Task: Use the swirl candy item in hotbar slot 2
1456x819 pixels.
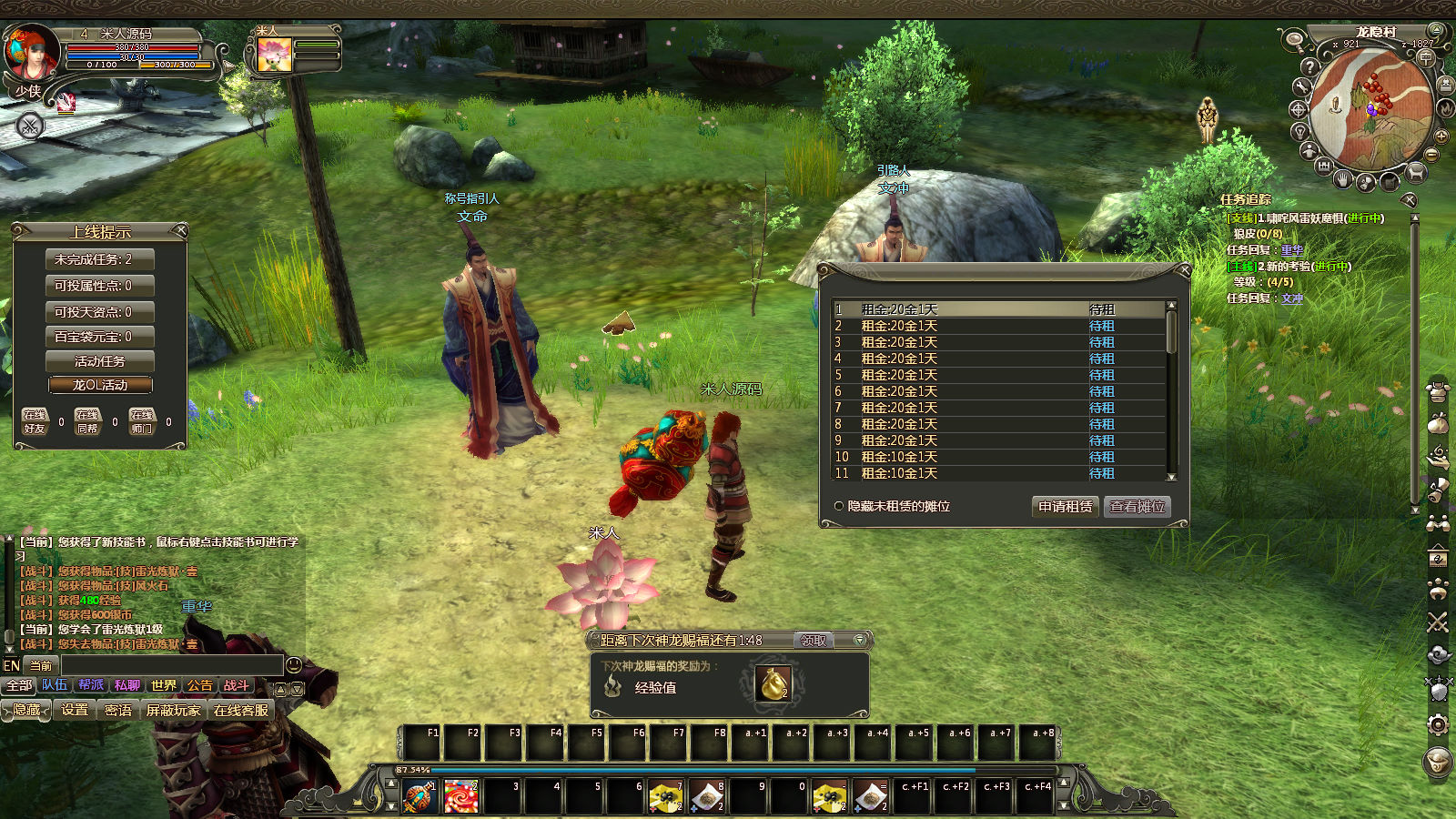Action: [461, 796]
